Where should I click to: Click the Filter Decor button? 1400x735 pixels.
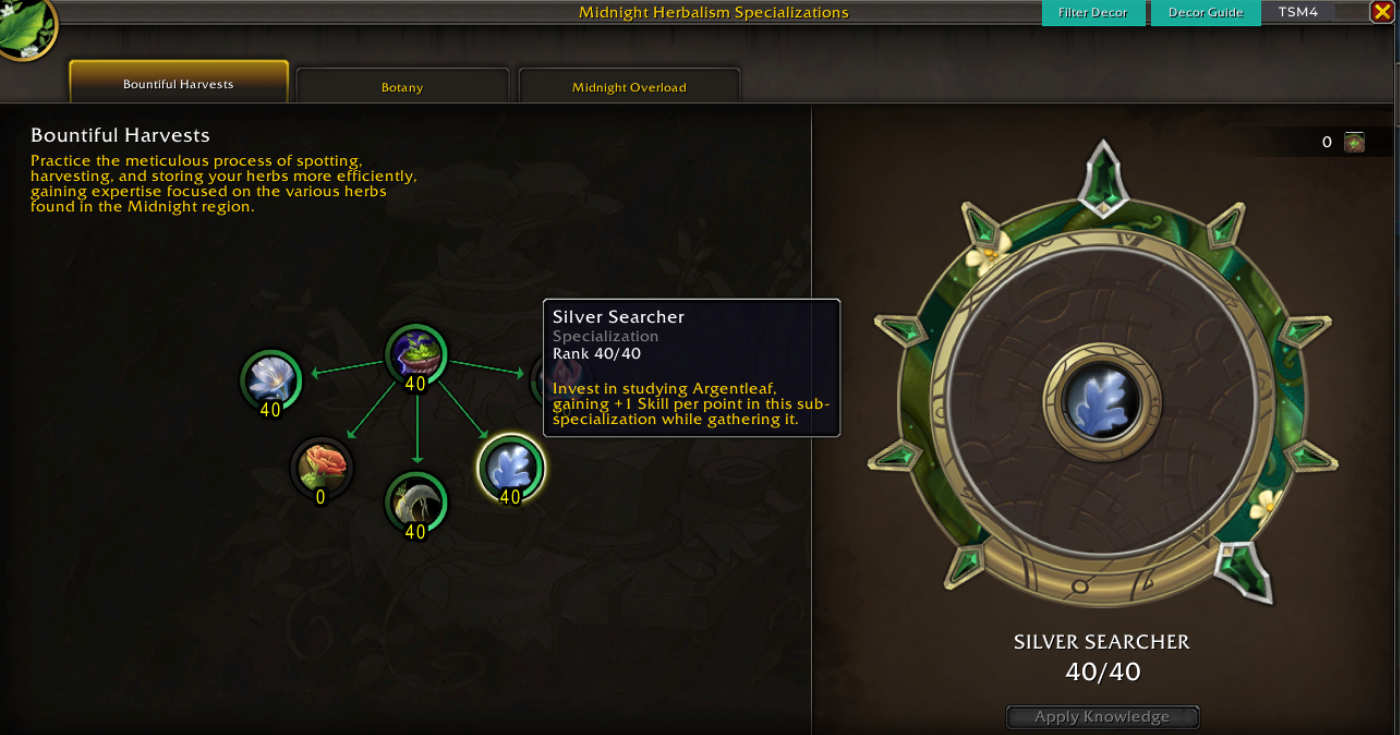pyautogui.click(x=1093, y=13)
